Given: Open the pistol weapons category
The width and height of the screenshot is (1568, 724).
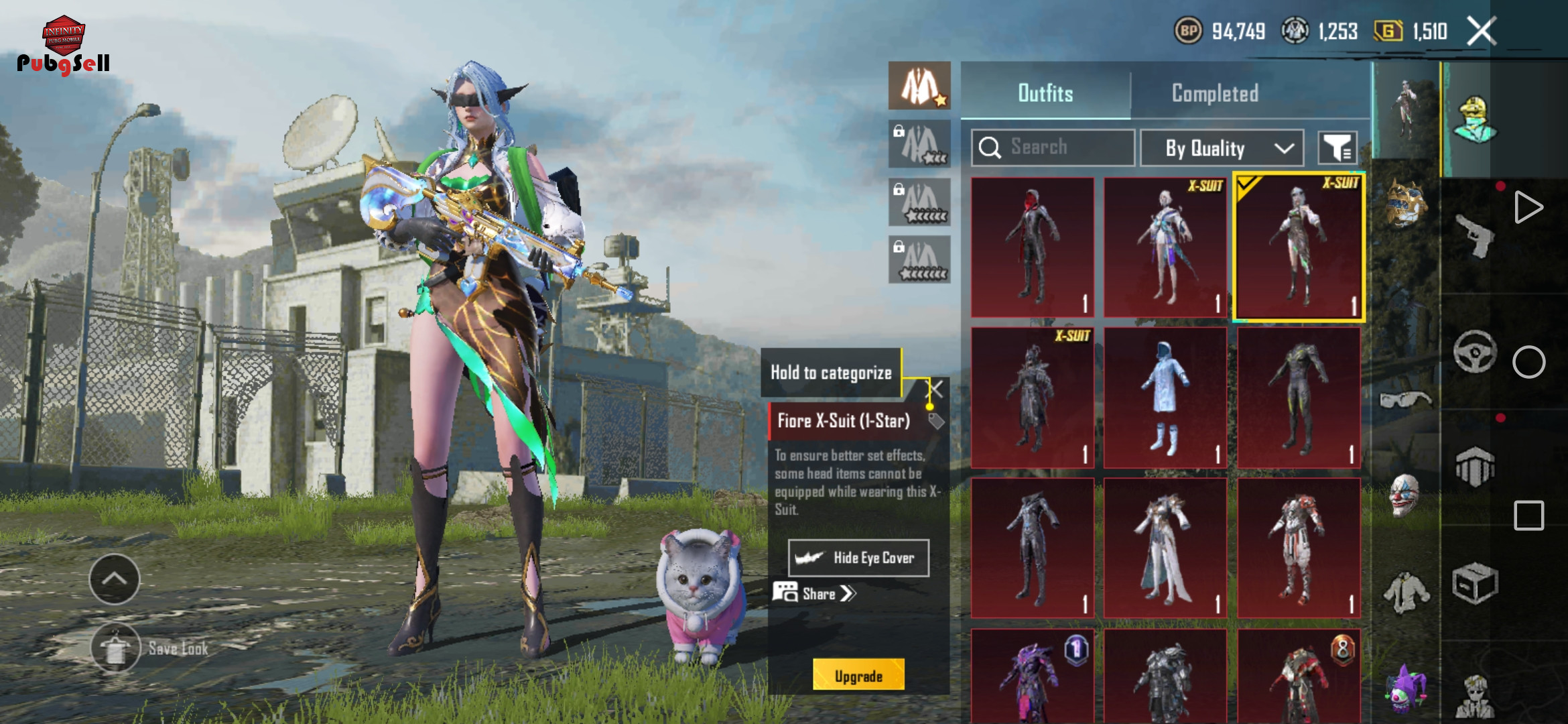Looking at the screenshot, I should [x=1475, y=235].
